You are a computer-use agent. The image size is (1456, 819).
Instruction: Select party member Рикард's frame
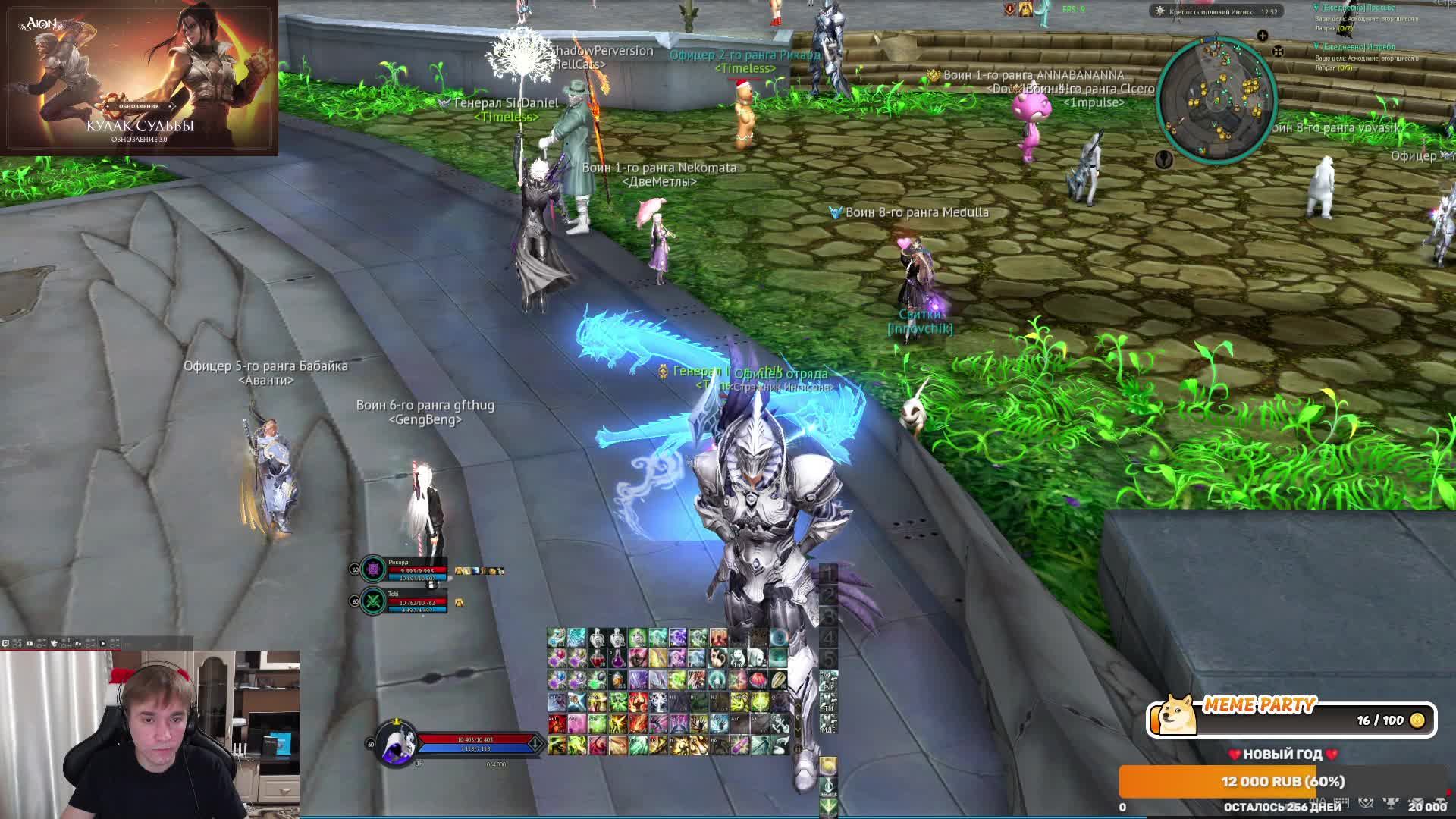(402, 570)
